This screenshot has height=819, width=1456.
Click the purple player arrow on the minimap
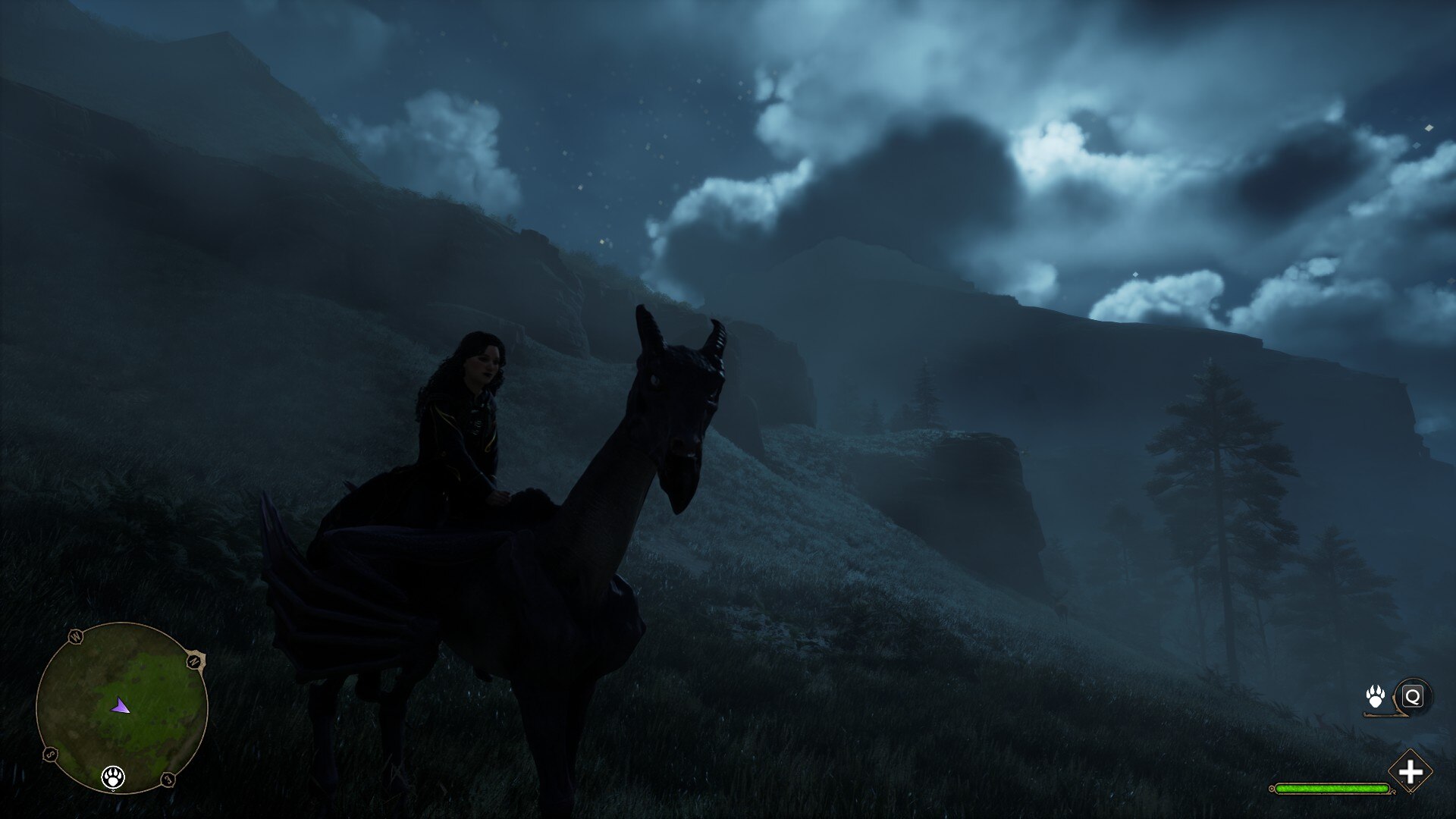coord(120,708)
